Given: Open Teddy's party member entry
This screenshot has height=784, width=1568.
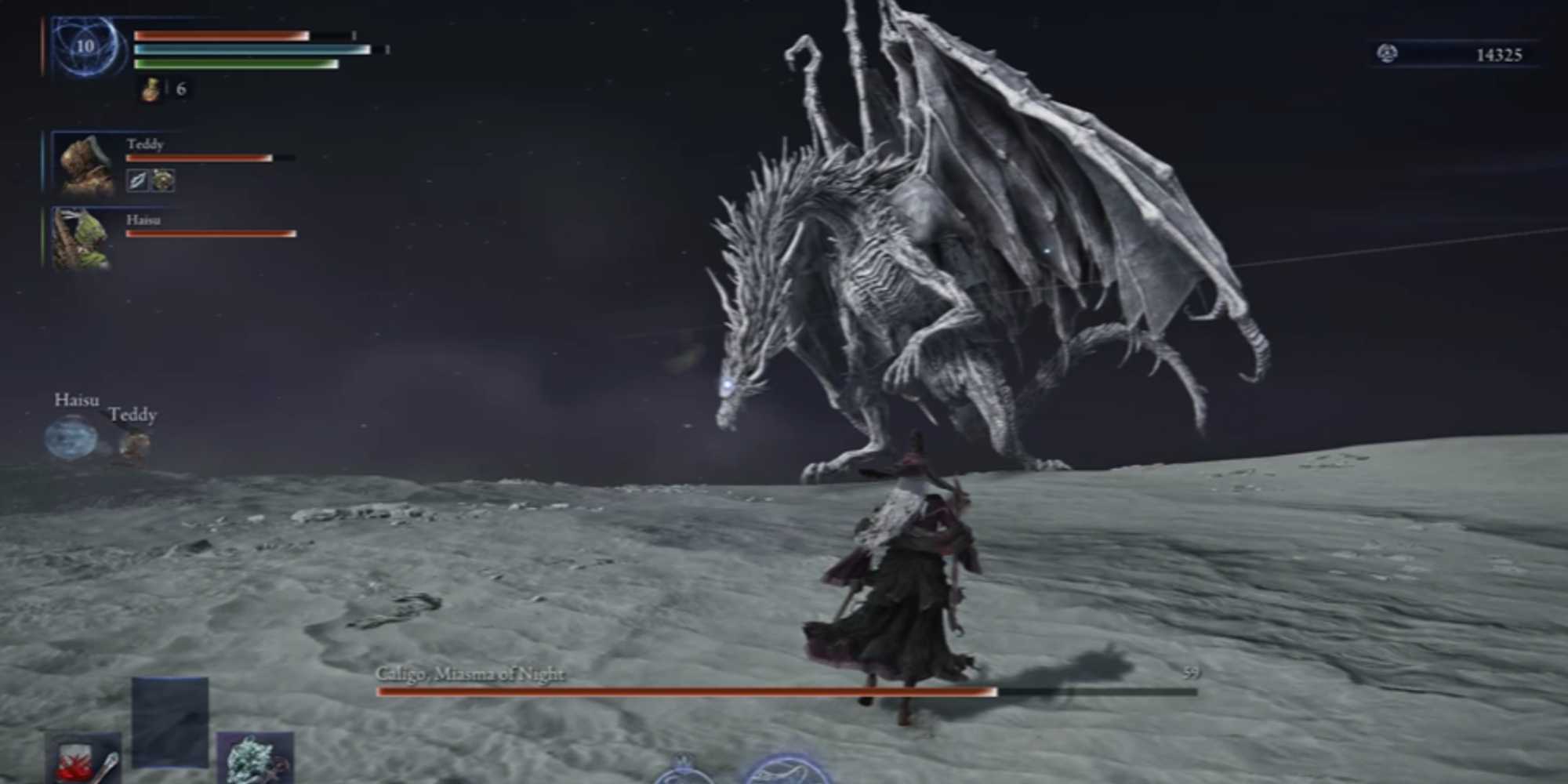Looking at the screenshot, I should coord(145,144).
